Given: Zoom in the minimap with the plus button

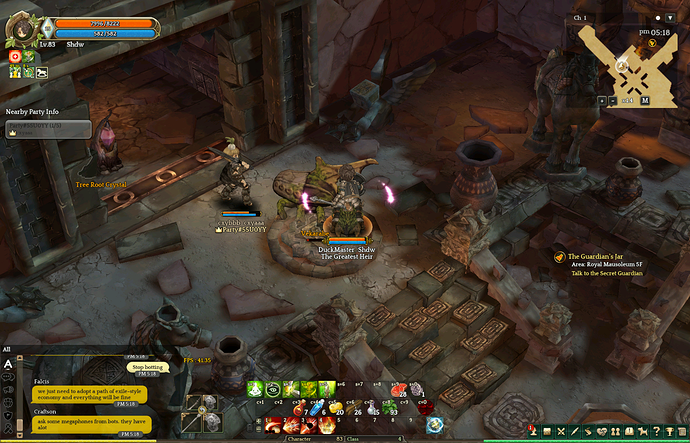Looking at the screenshot, I should [601, 100].
